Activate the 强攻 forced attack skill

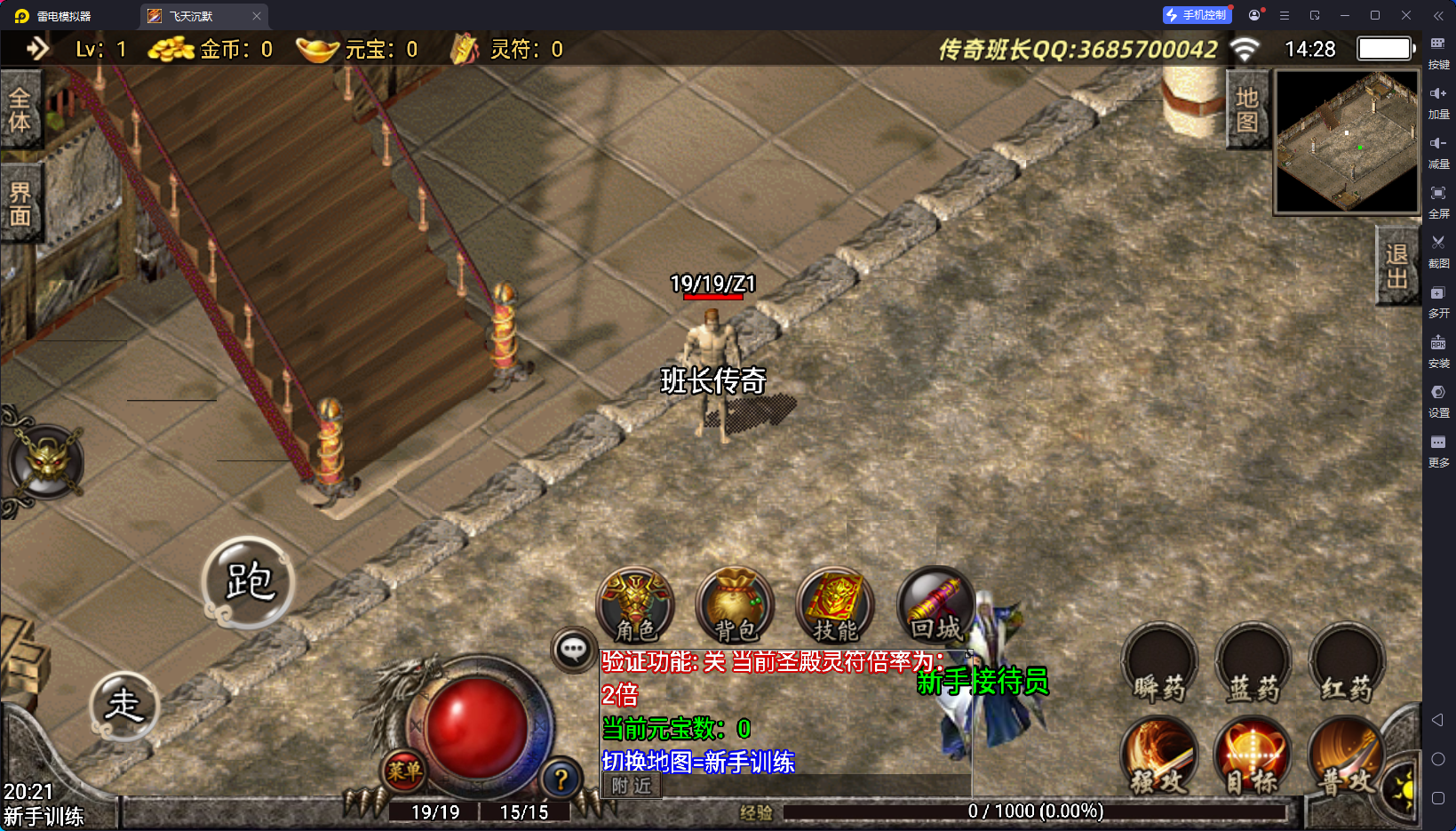pyautogui.click(x=1159, y=755)
